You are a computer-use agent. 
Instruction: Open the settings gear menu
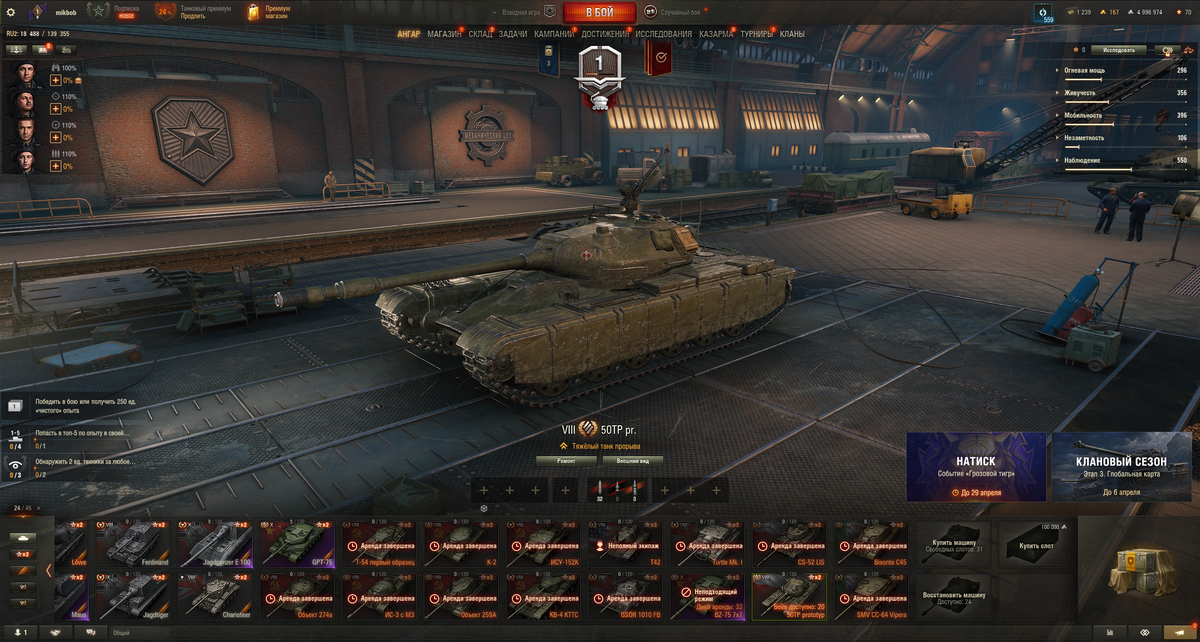pos(12,11)
